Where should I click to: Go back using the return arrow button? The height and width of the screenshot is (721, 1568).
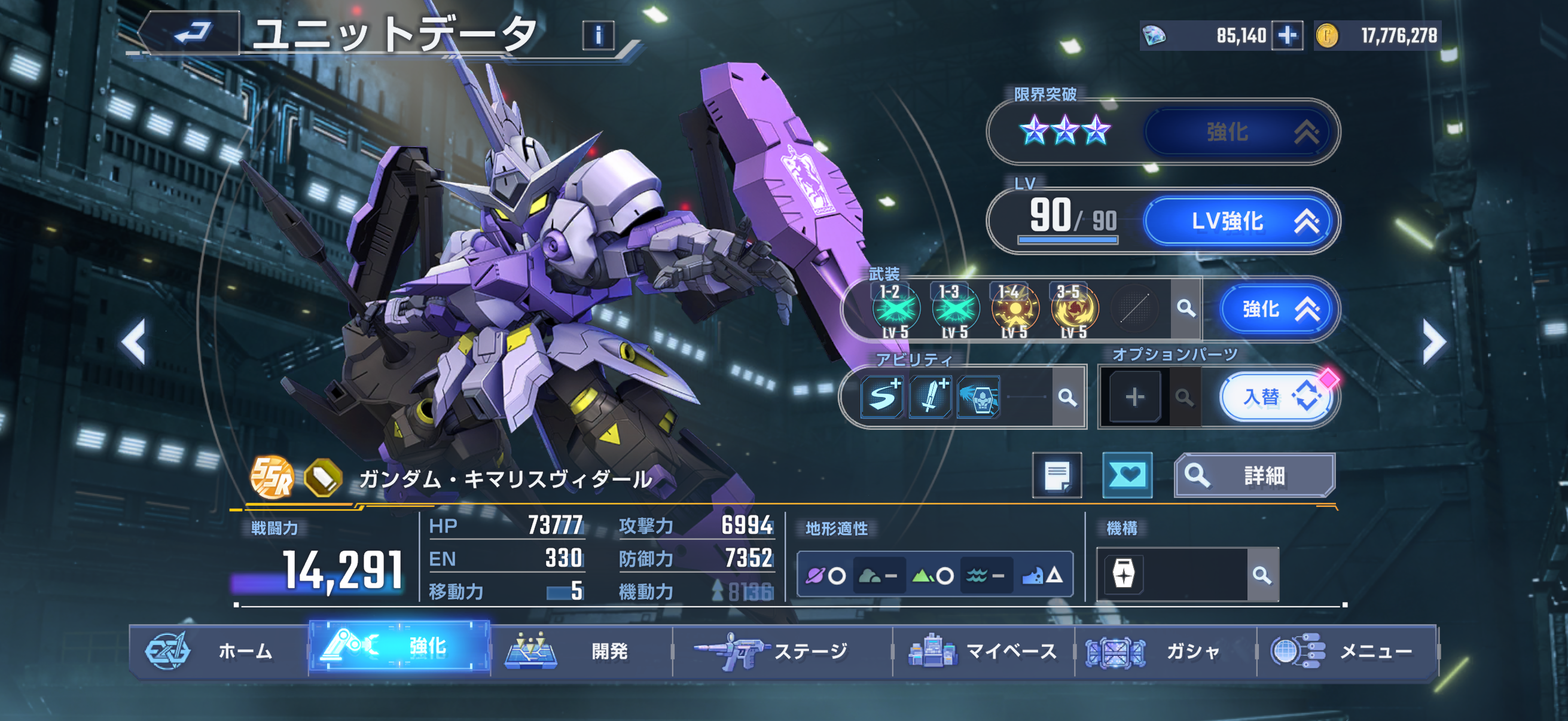pos(193,33)
